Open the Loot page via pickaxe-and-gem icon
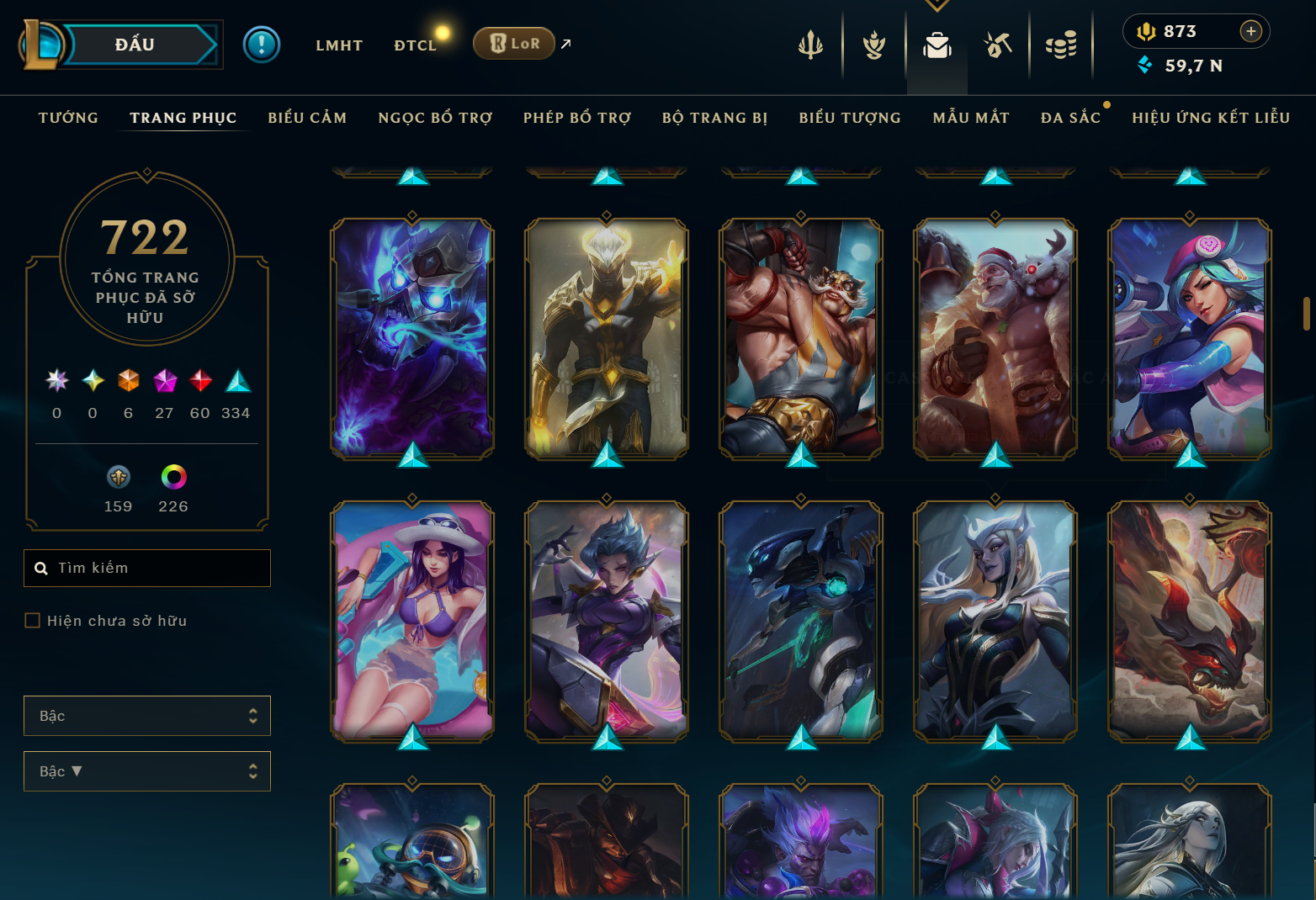 pos(997,46)
